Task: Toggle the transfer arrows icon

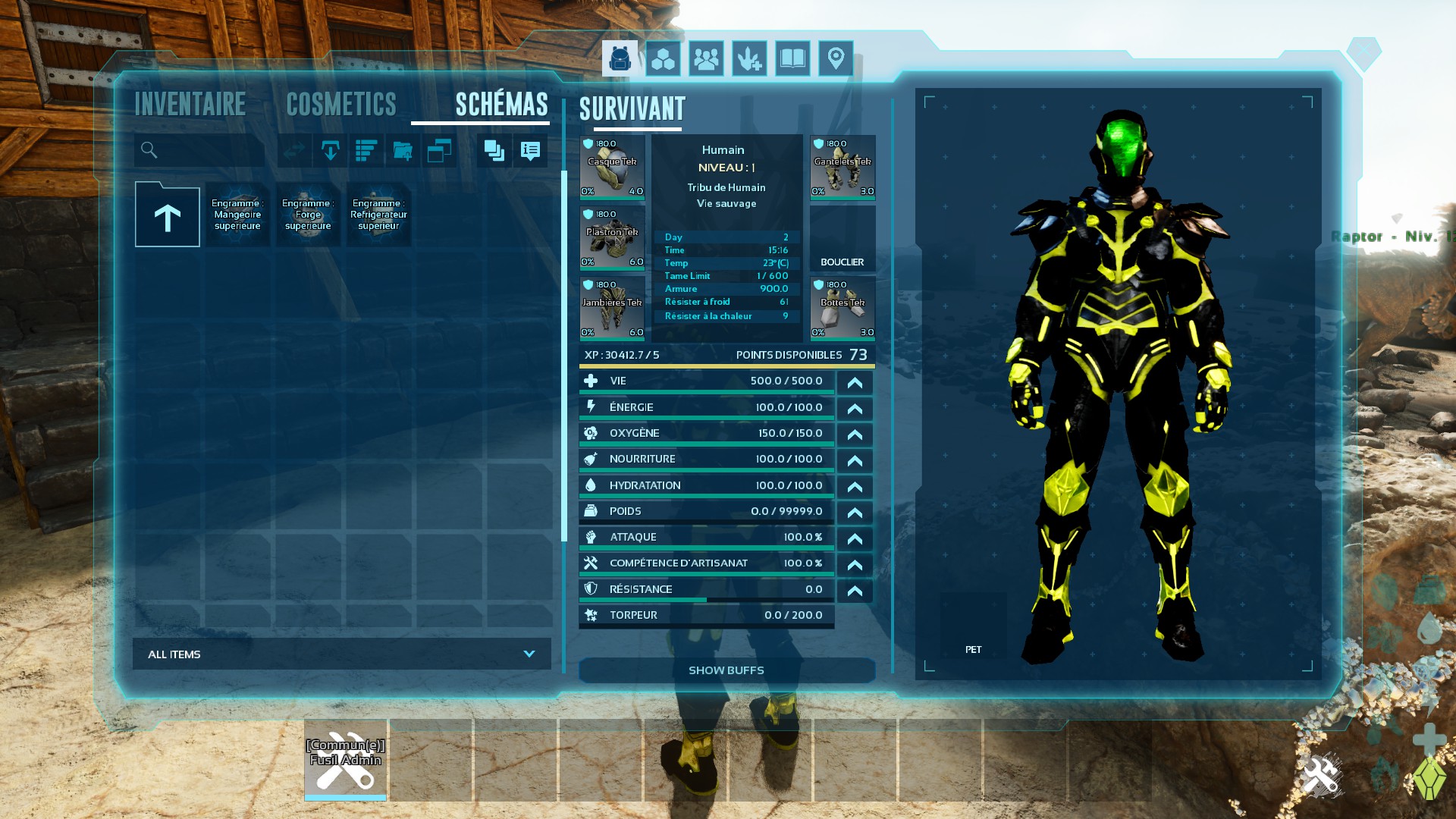Action: click(295, 150)
